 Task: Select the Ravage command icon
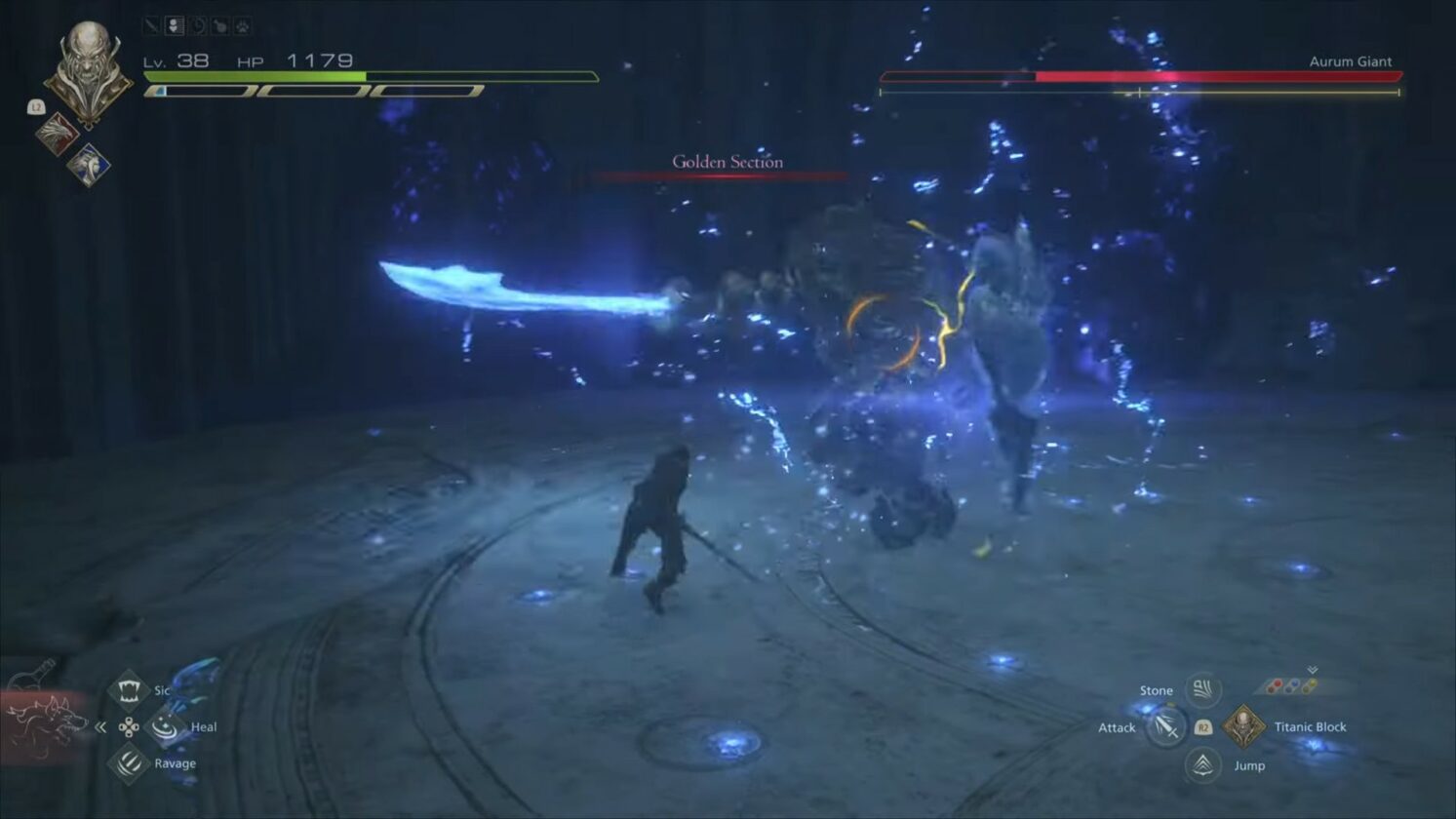pyautogui.click(x=128, y=762)
